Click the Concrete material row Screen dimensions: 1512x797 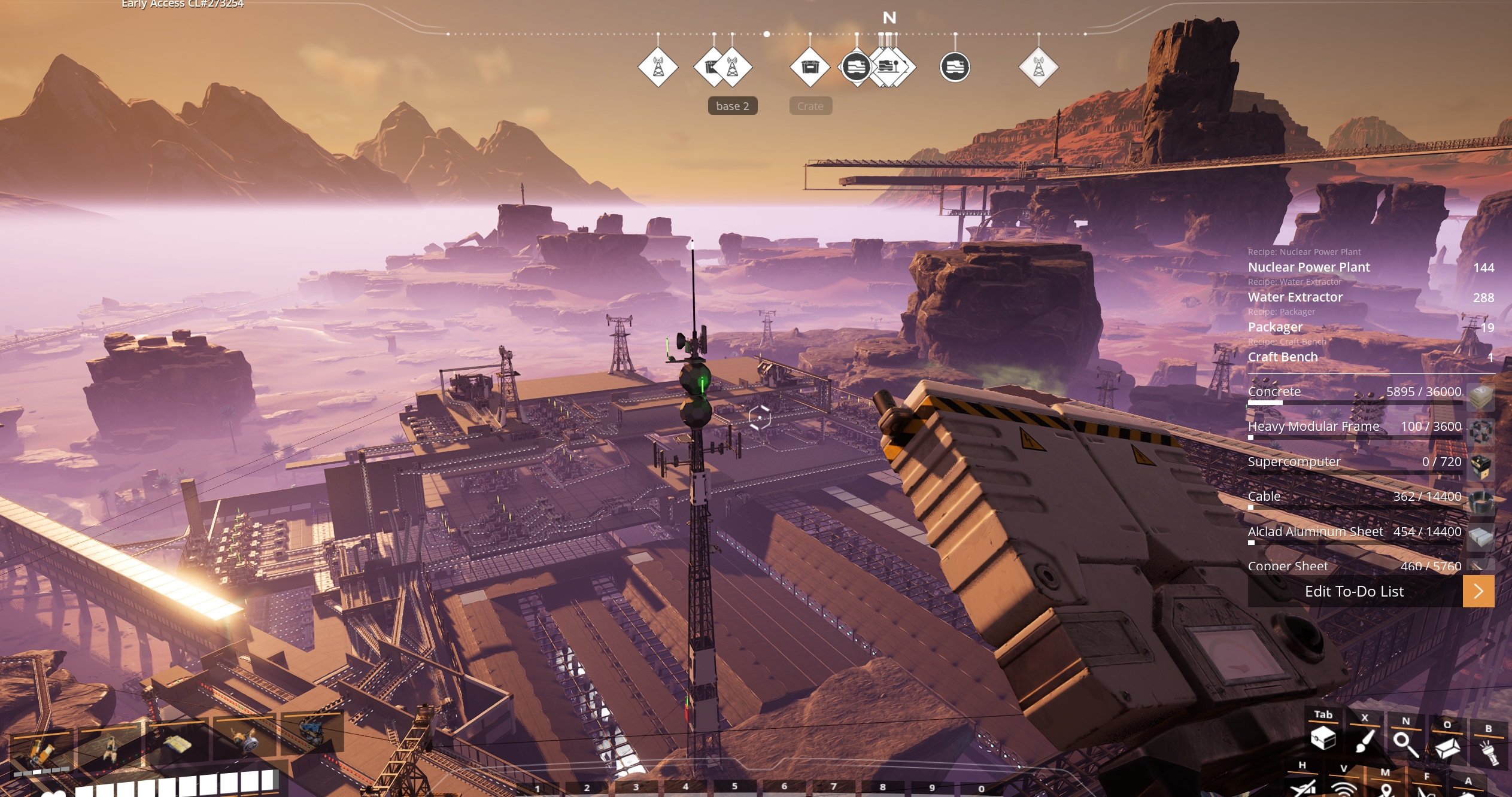click(x=1354, y=392)
